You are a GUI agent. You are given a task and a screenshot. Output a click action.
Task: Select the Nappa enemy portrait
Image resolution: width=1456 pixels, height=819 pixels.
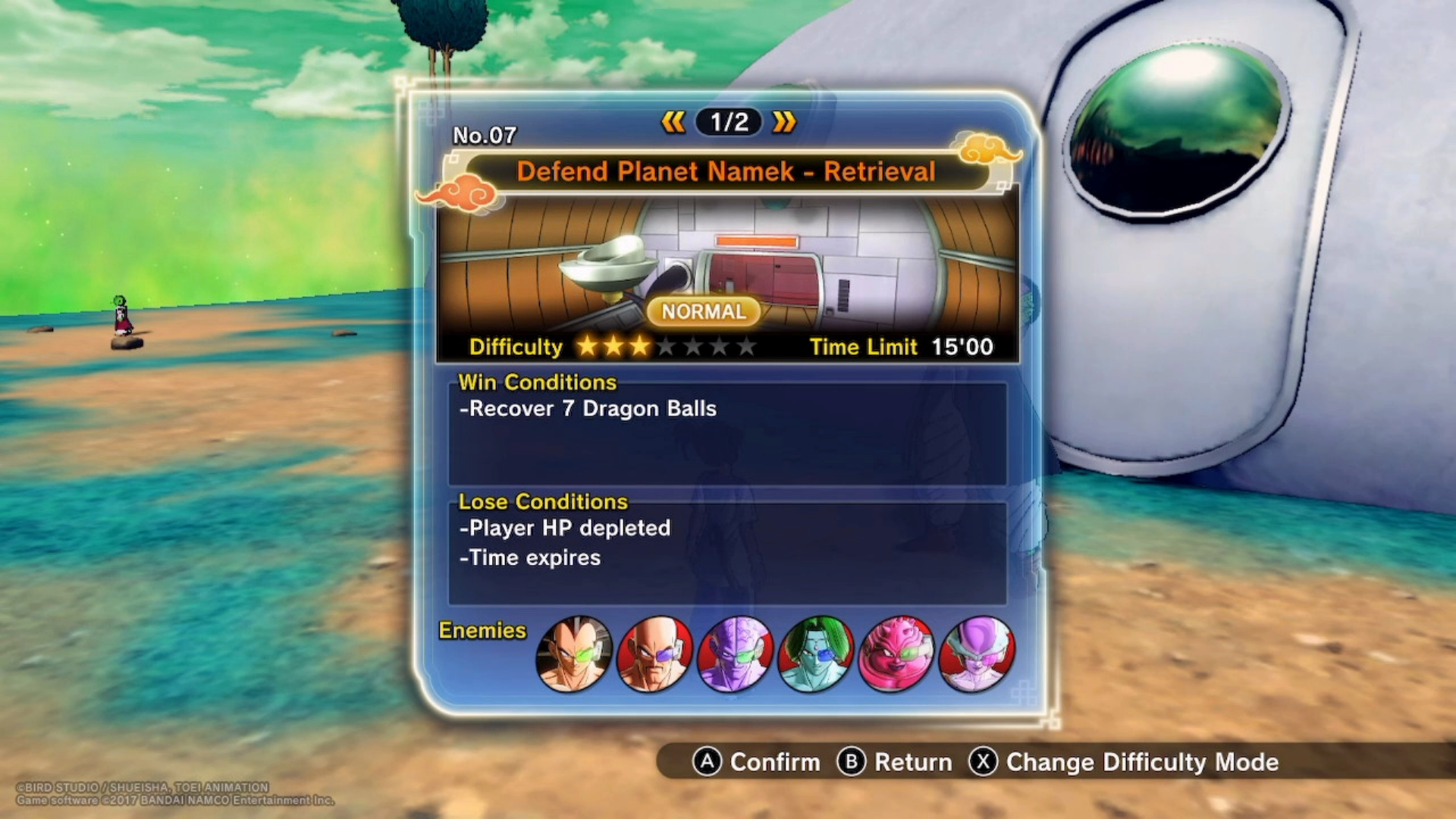(x=654, y=654)
